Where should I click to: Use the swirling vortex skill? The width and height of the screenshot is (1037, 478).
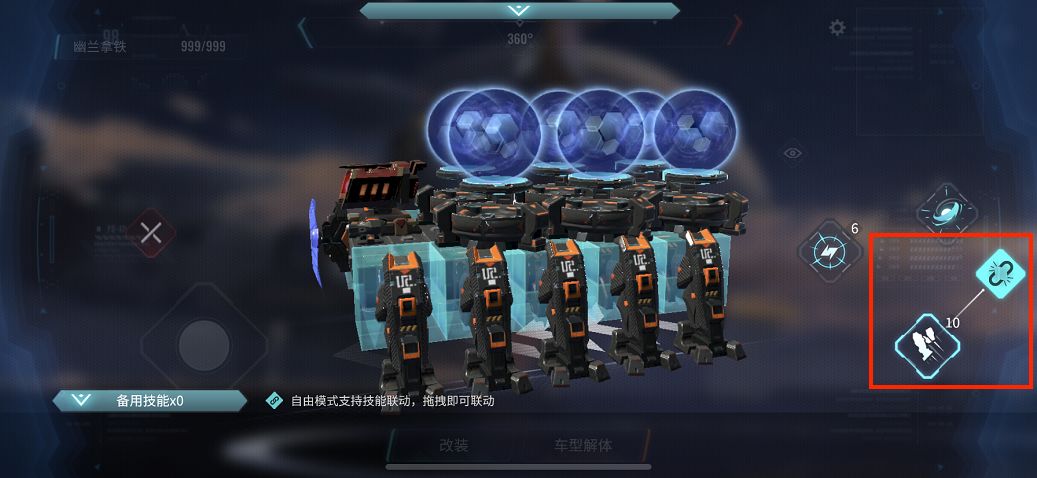[x=946, y=211]
